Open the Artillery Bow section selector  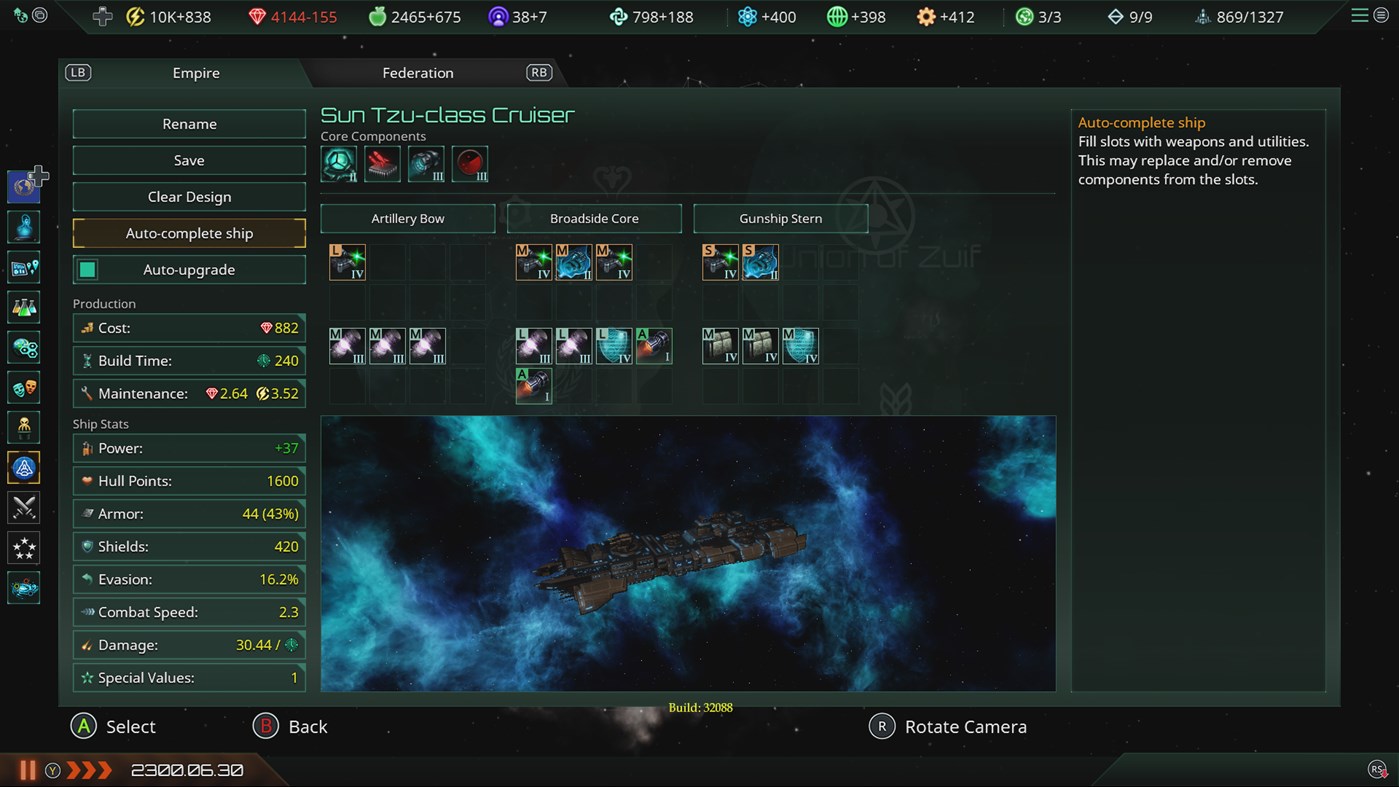point(407,218)
